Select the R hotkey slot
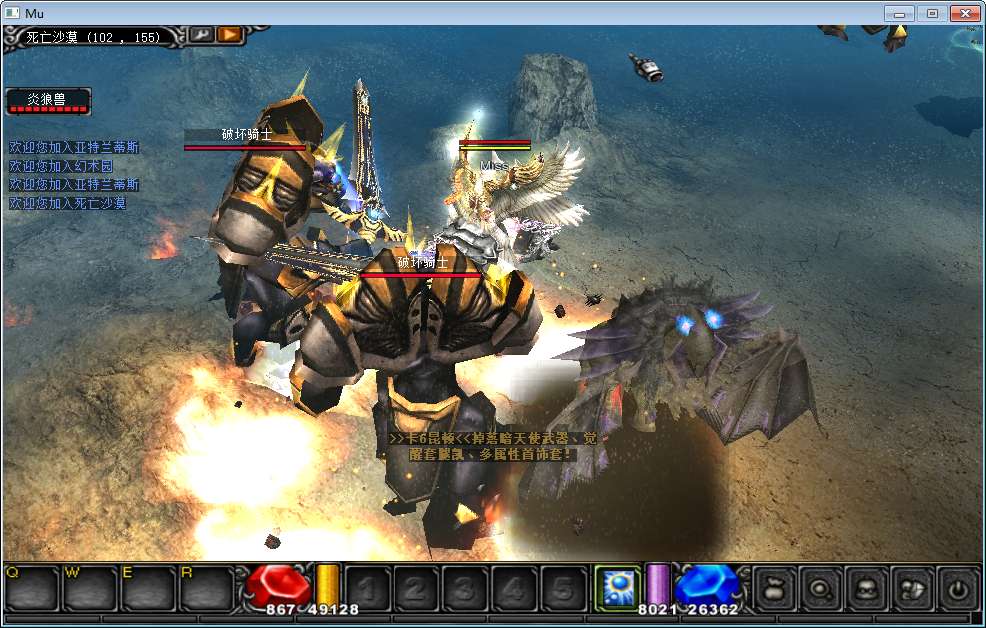This screenshot has height=628, width=986. coord(205,589)
